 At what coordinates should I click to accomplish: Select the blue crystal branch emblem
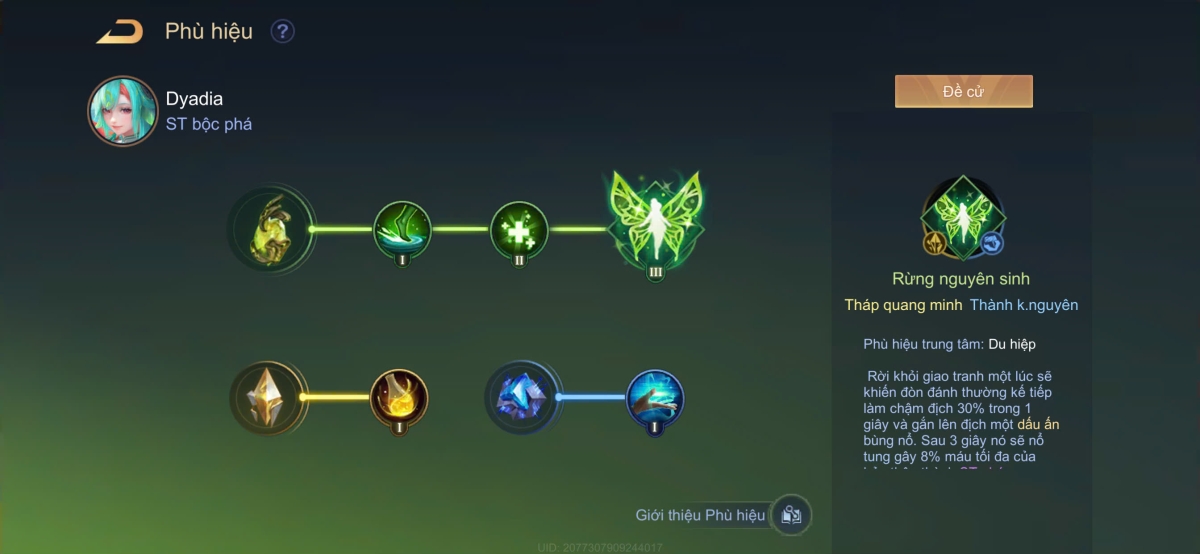[523, 397]
